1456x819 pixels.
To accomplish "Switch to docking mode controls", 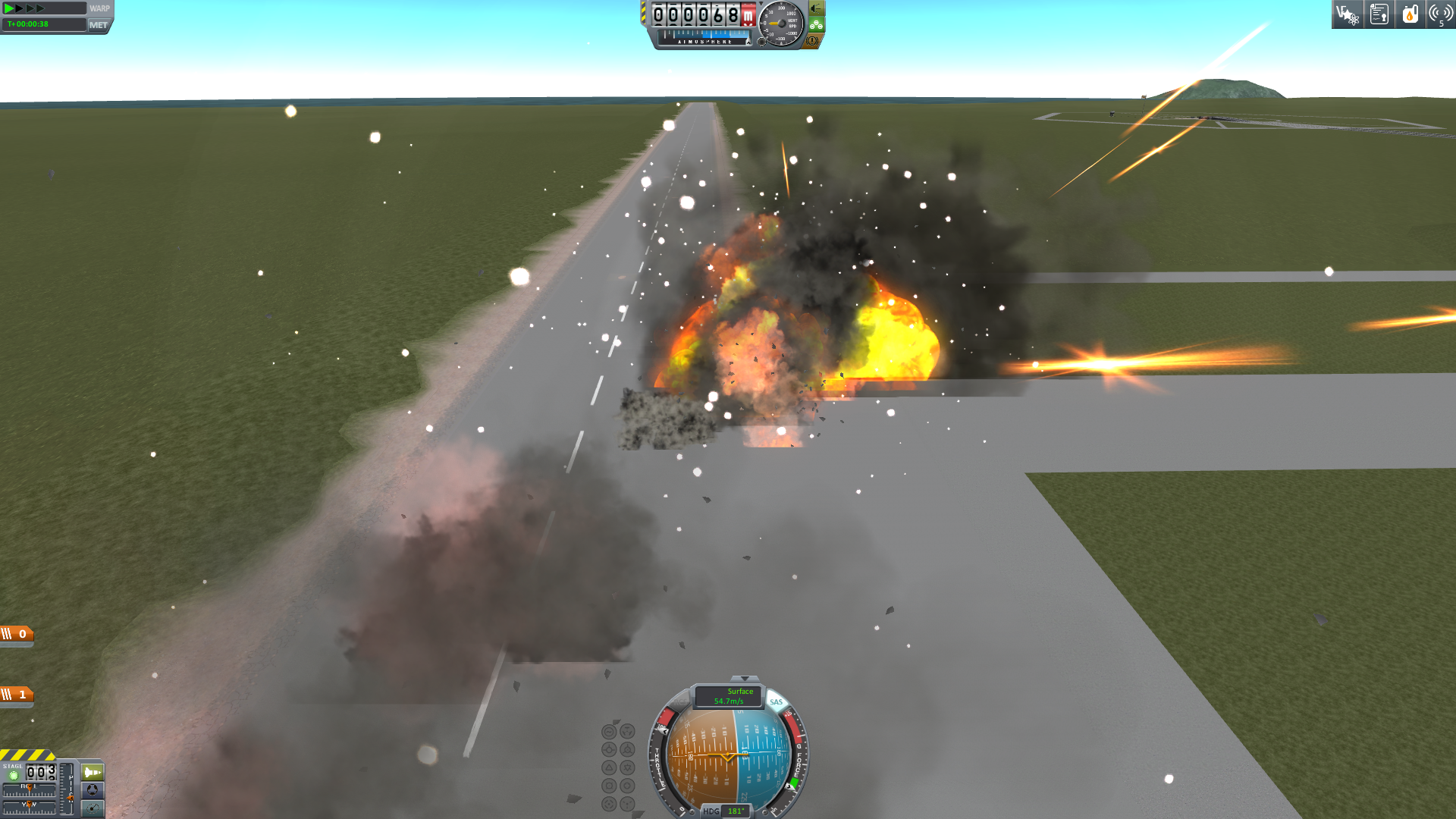I will tap(93, 790).
